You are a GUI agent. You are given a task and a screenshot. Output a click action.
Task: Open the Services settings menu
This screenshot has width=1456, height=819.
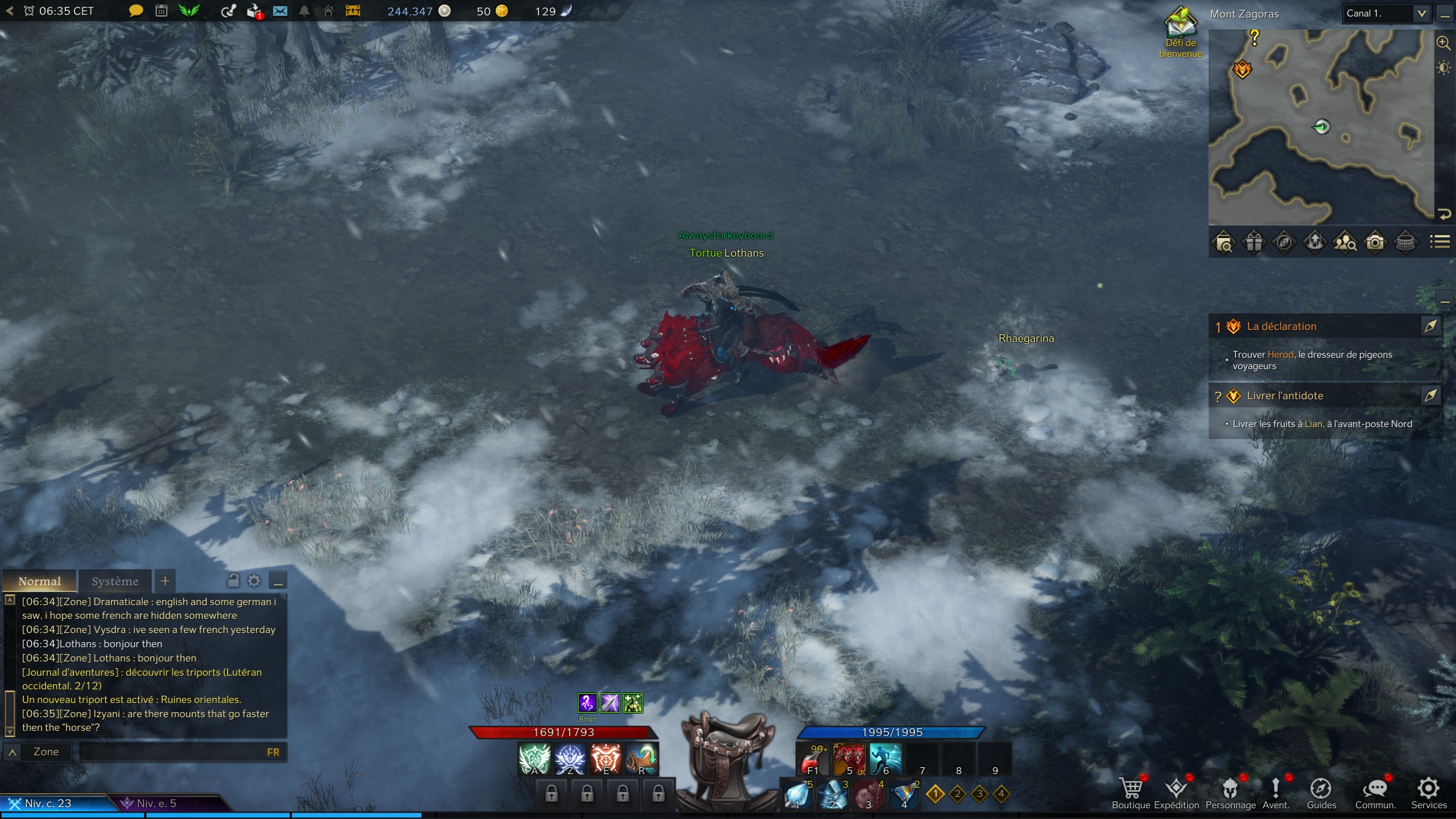[1428, 792]
